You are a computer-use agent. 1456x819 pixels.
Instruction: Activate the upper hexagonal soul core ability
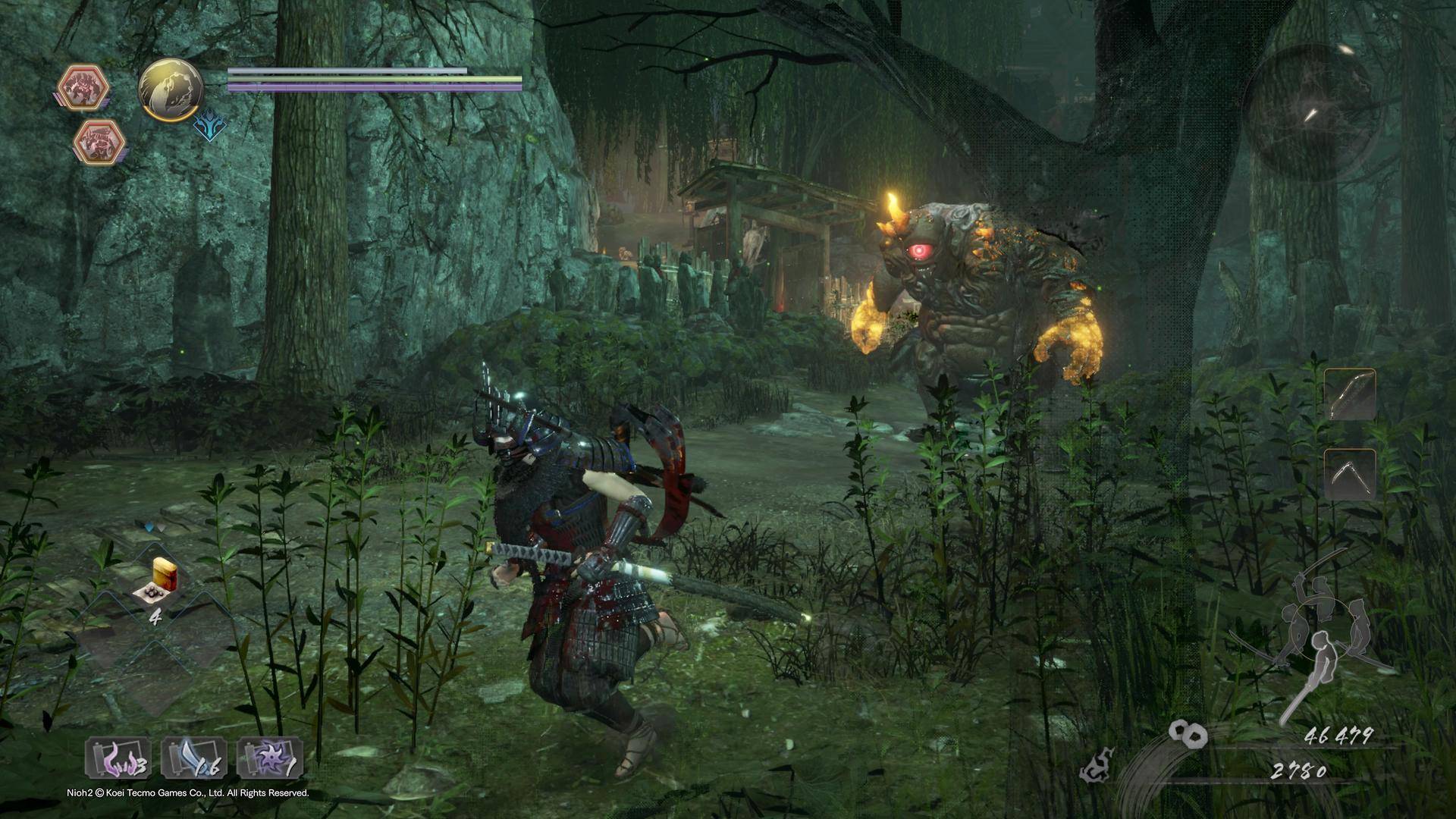[x=84, y=86]
